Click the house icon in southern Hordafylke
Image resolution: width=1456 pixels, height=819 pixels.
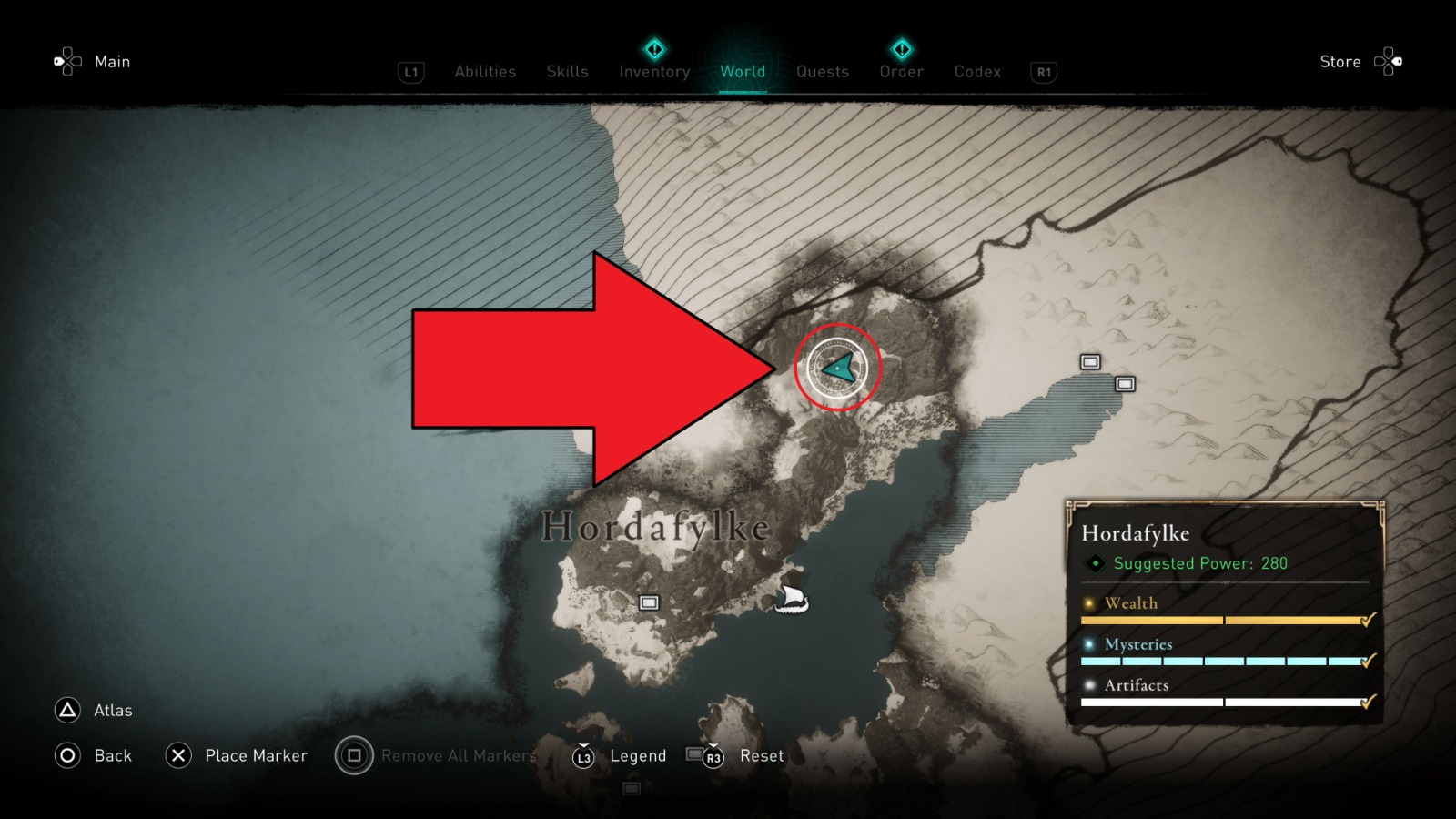[x=650, y=602]
